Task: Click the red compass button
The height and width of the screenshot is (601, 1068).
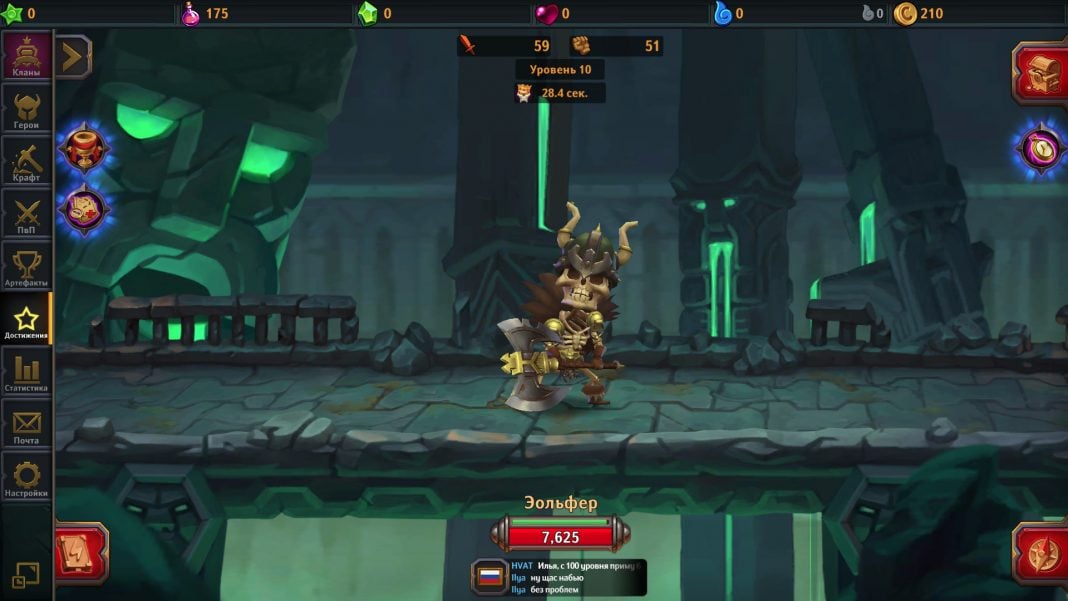Action: 1040,552
